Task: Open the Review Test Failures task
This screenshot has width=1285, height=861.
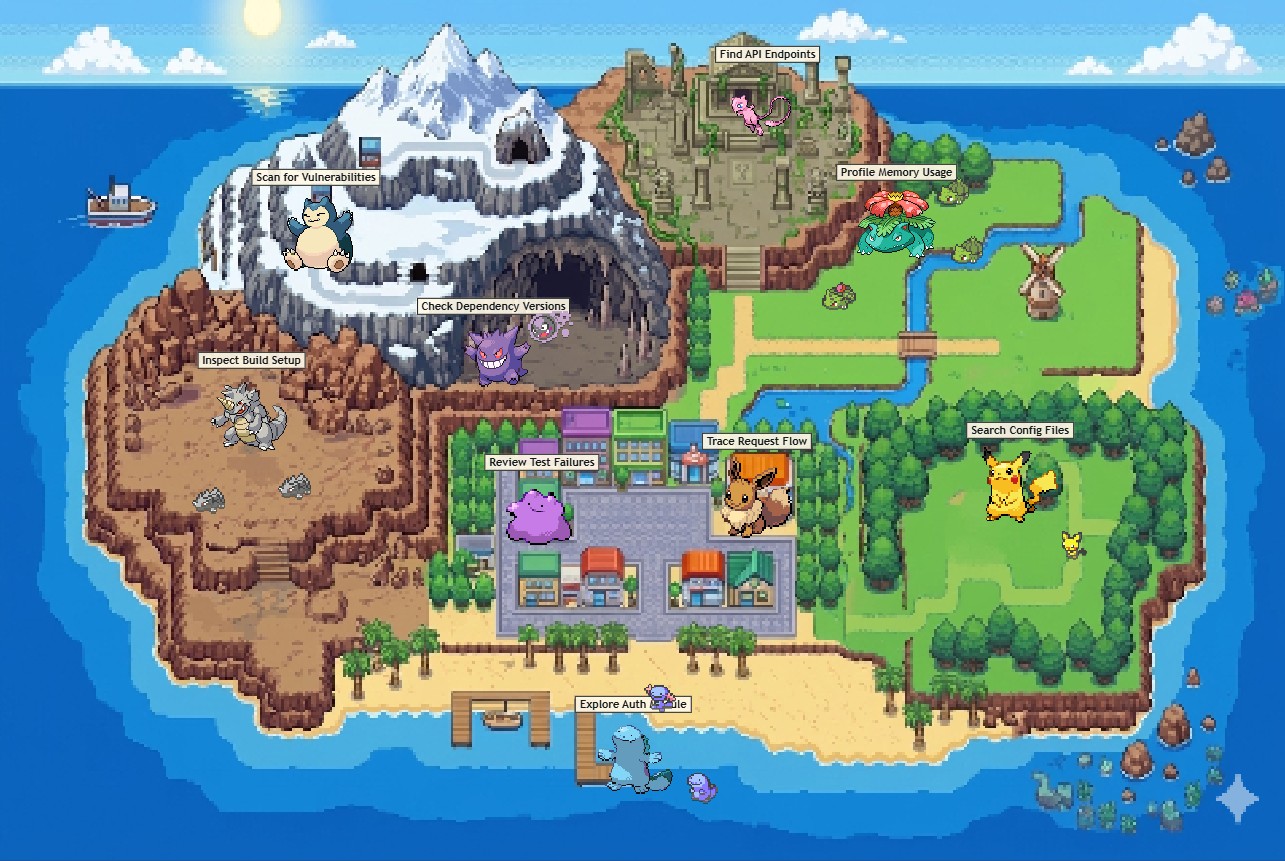Action: click(544, 463)
